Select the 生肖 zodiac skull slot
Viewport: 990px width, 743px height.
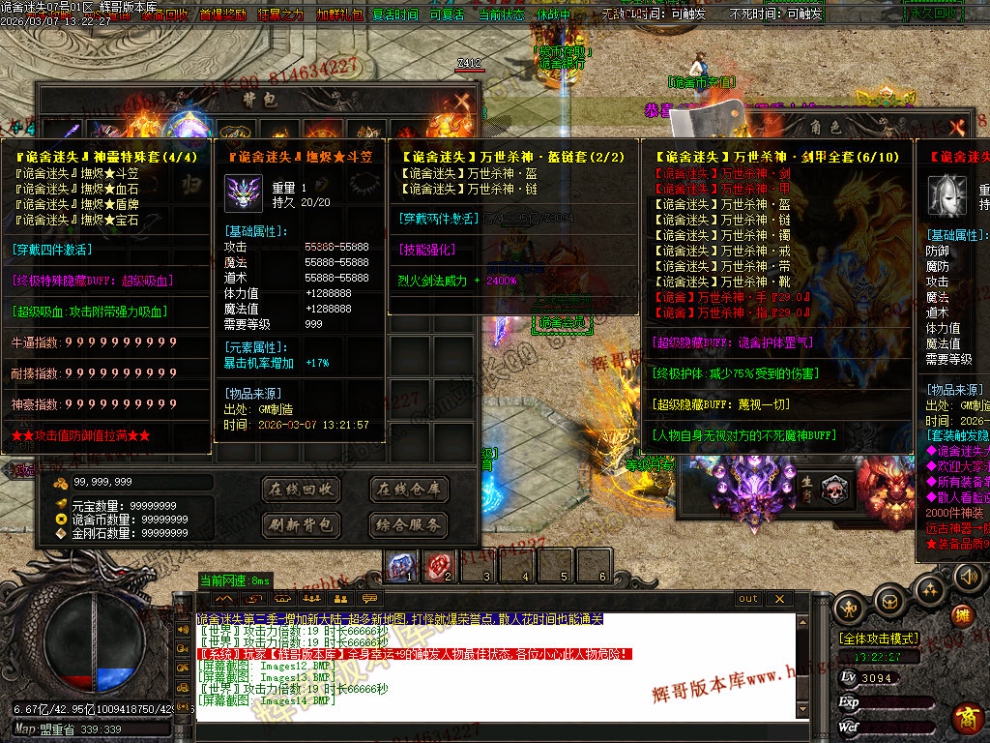pos(832,489)
